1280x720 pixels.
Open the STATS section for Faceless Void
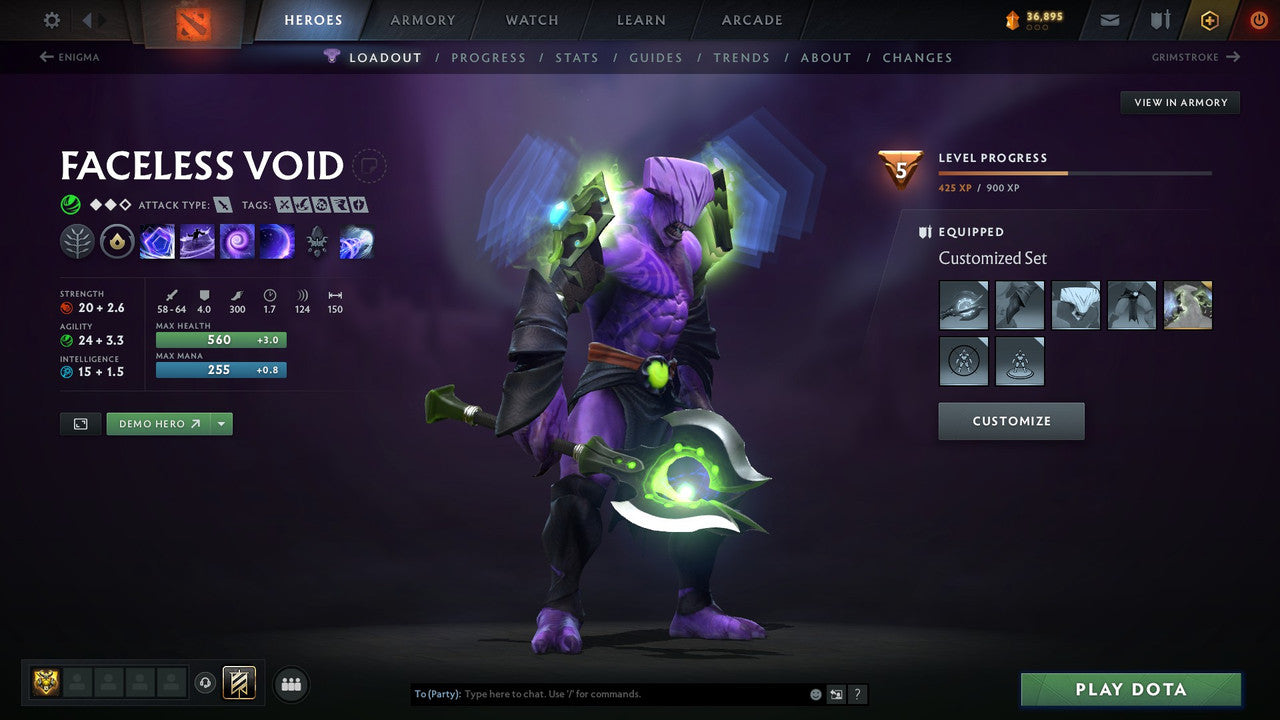pos(577,57)
